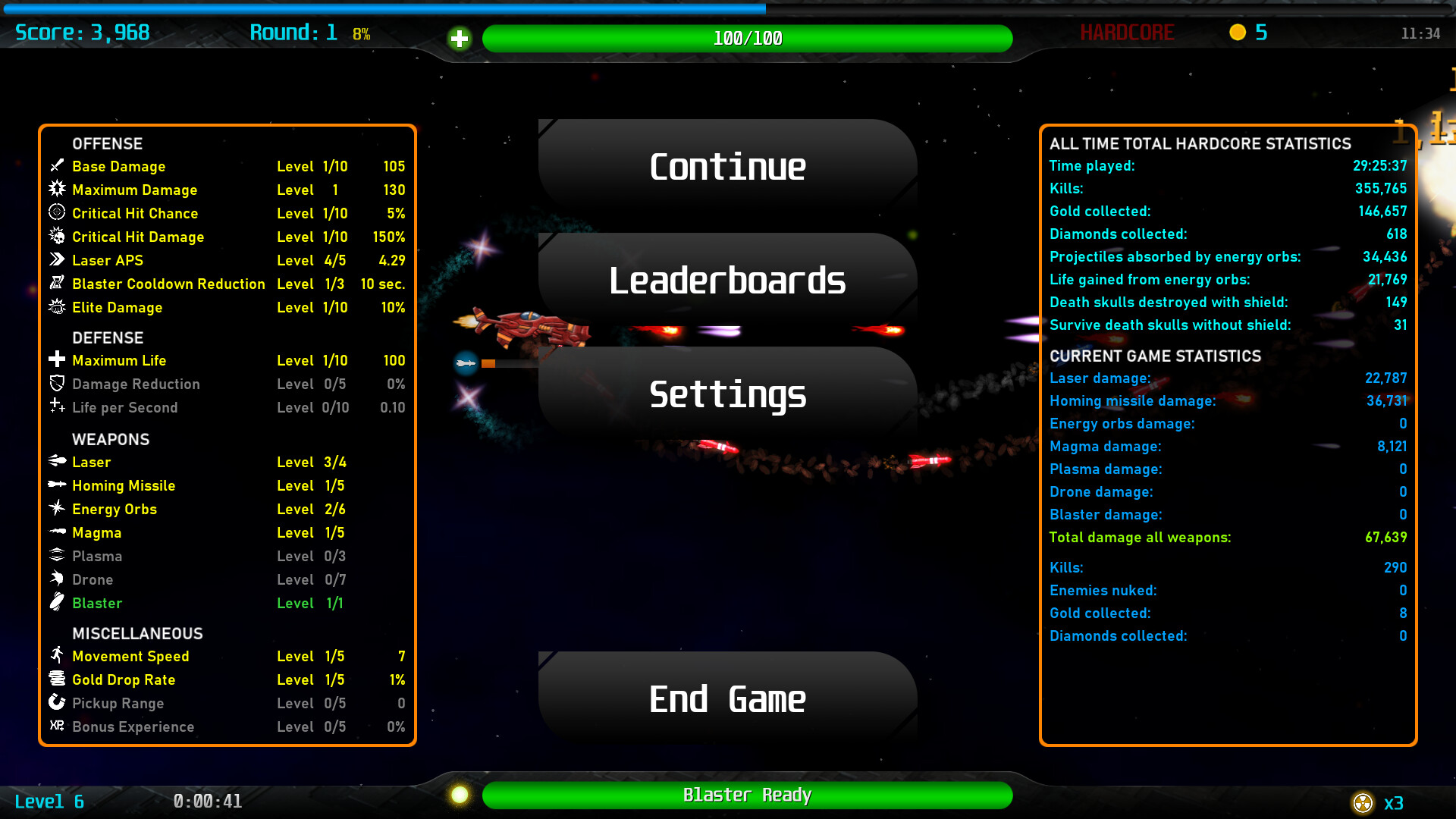The image size is (1456, 819).
Task: Click the Blaster Cooldown Reduction icon
Action: click(57, 284)
